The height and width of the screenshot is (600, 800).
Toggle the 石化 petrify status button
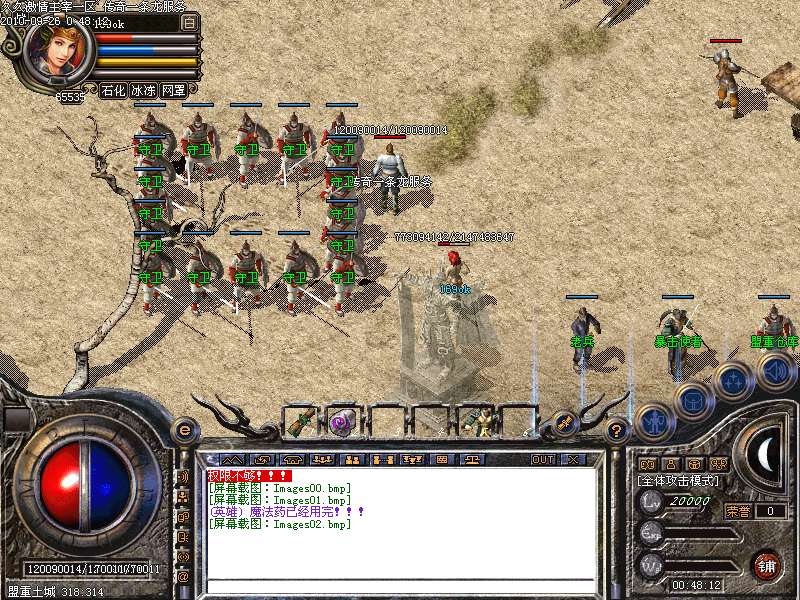(113, 90)
